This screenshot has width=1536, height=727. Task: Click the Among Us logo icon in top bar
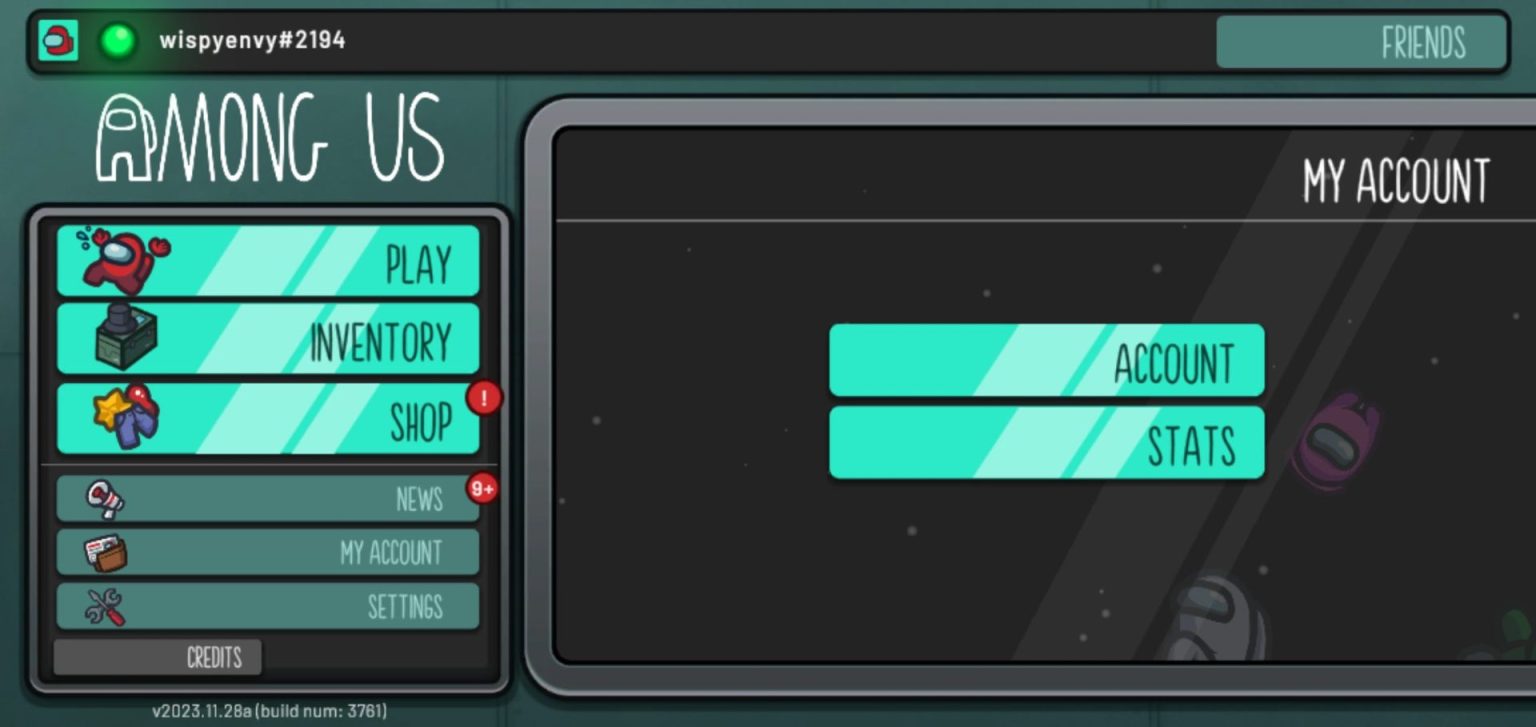57,42
